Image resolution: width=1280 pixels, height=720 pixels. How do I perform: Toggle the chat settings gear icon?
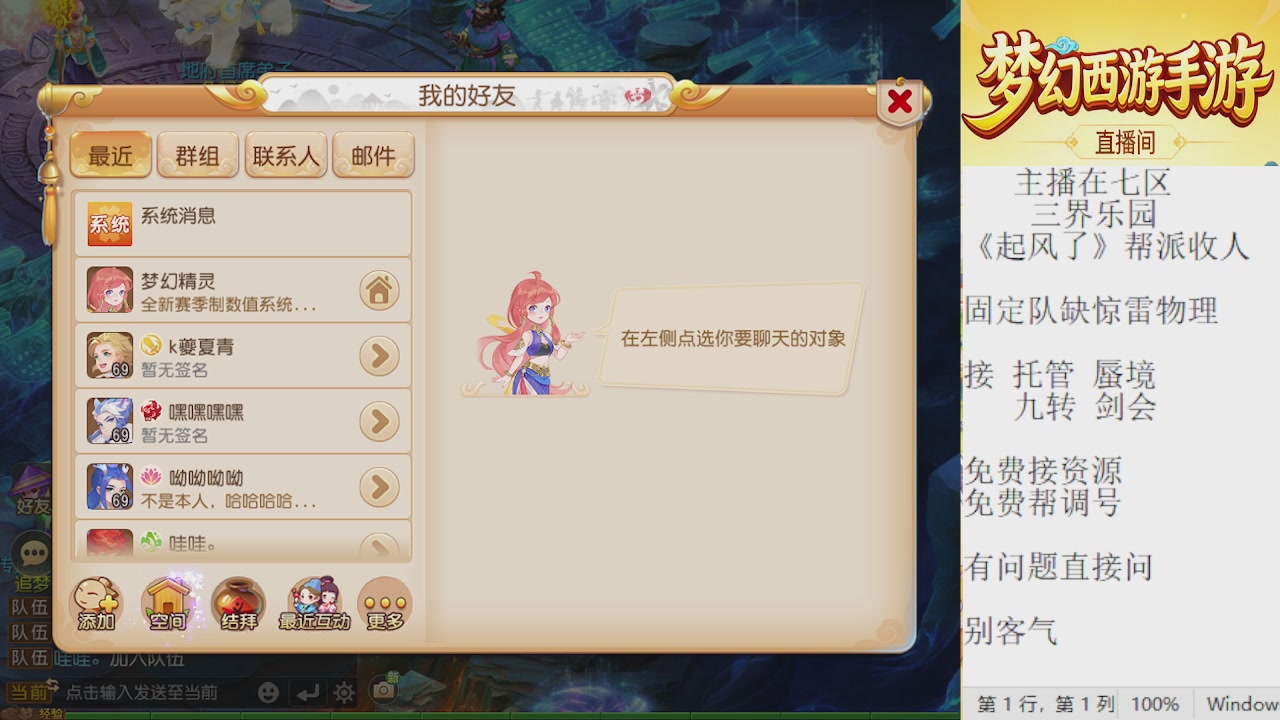click(x=342, y=692)
